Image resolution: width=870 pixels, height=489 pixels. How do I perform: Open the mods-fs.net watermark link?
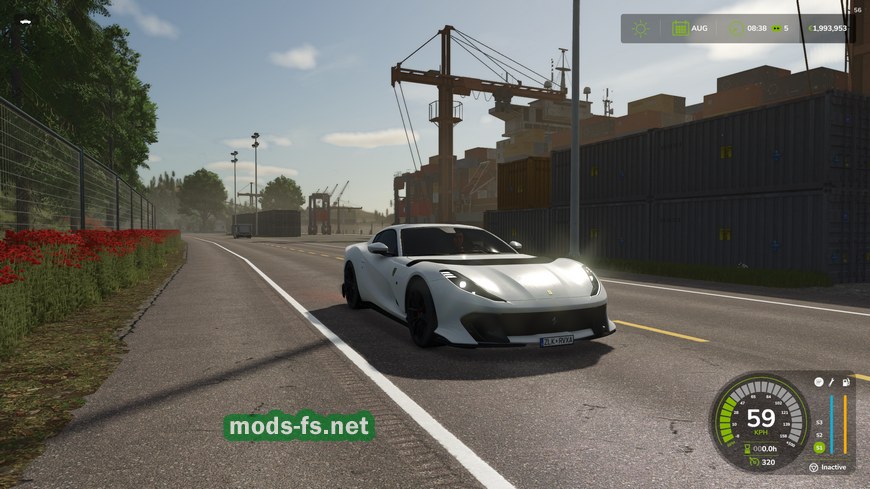[299, 427]
